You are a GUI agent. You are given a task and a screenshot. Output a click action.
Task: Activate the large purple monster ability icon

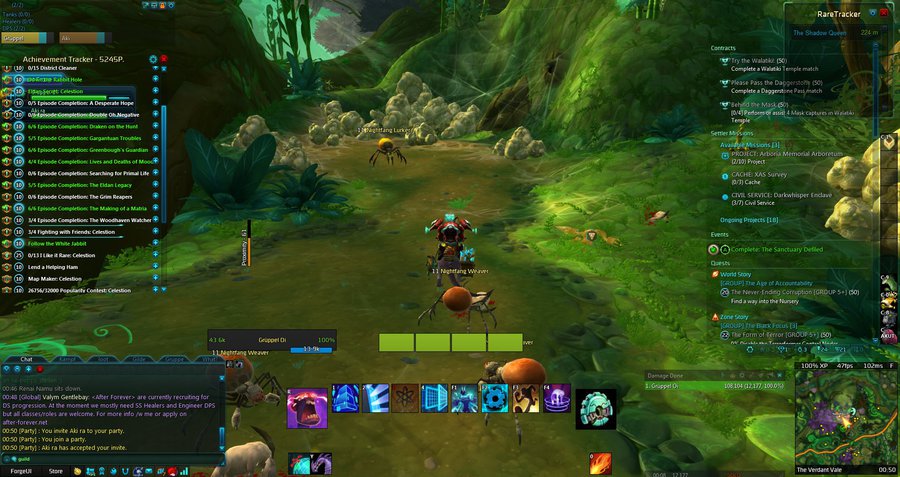(307, 408)
